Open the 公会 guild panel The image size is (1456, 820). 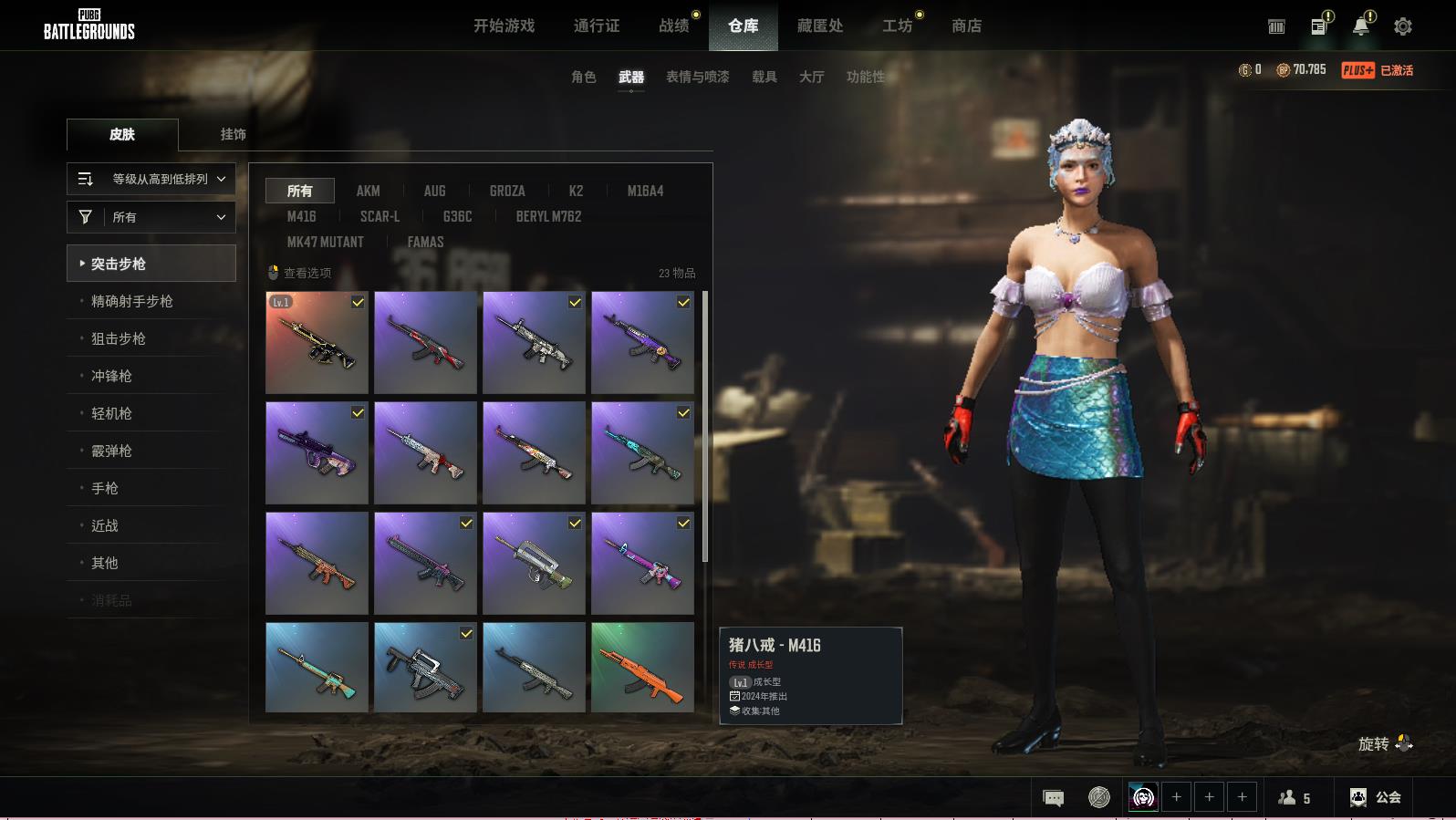pos(1376,797)
